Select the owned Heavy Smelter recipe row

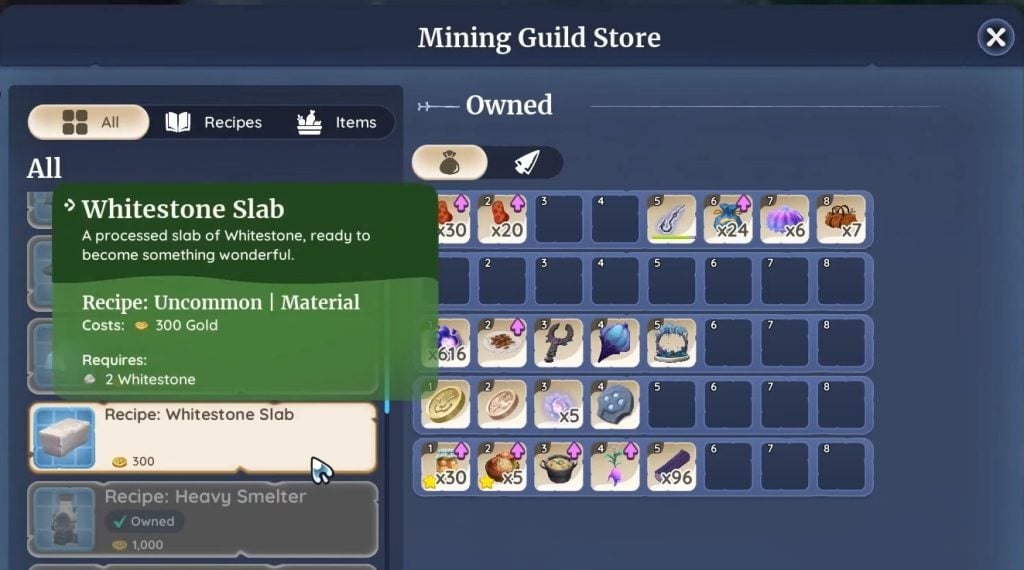203,519
